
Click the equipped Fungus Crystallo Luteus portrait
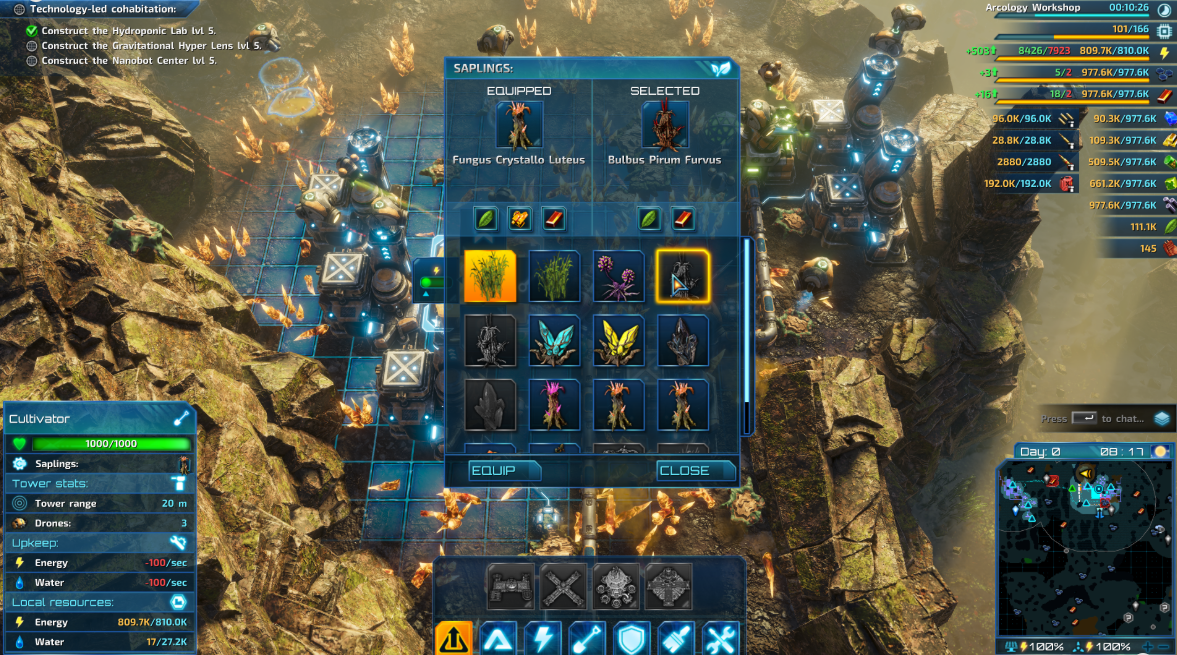coord(519,125)
